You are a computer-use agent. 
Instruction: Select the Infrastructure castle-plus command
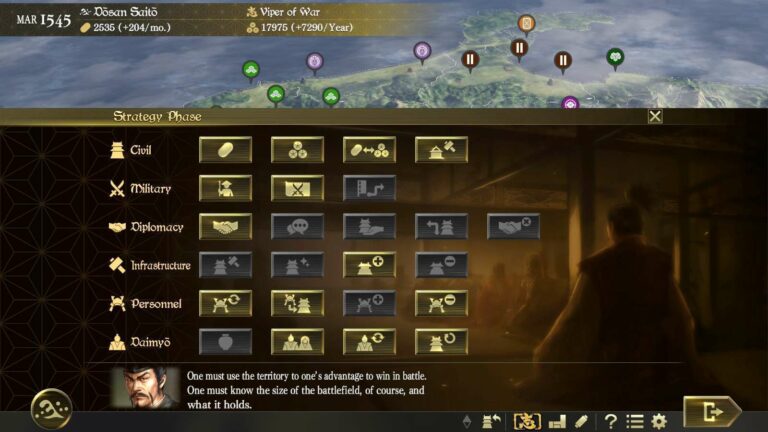coord(369,265)
